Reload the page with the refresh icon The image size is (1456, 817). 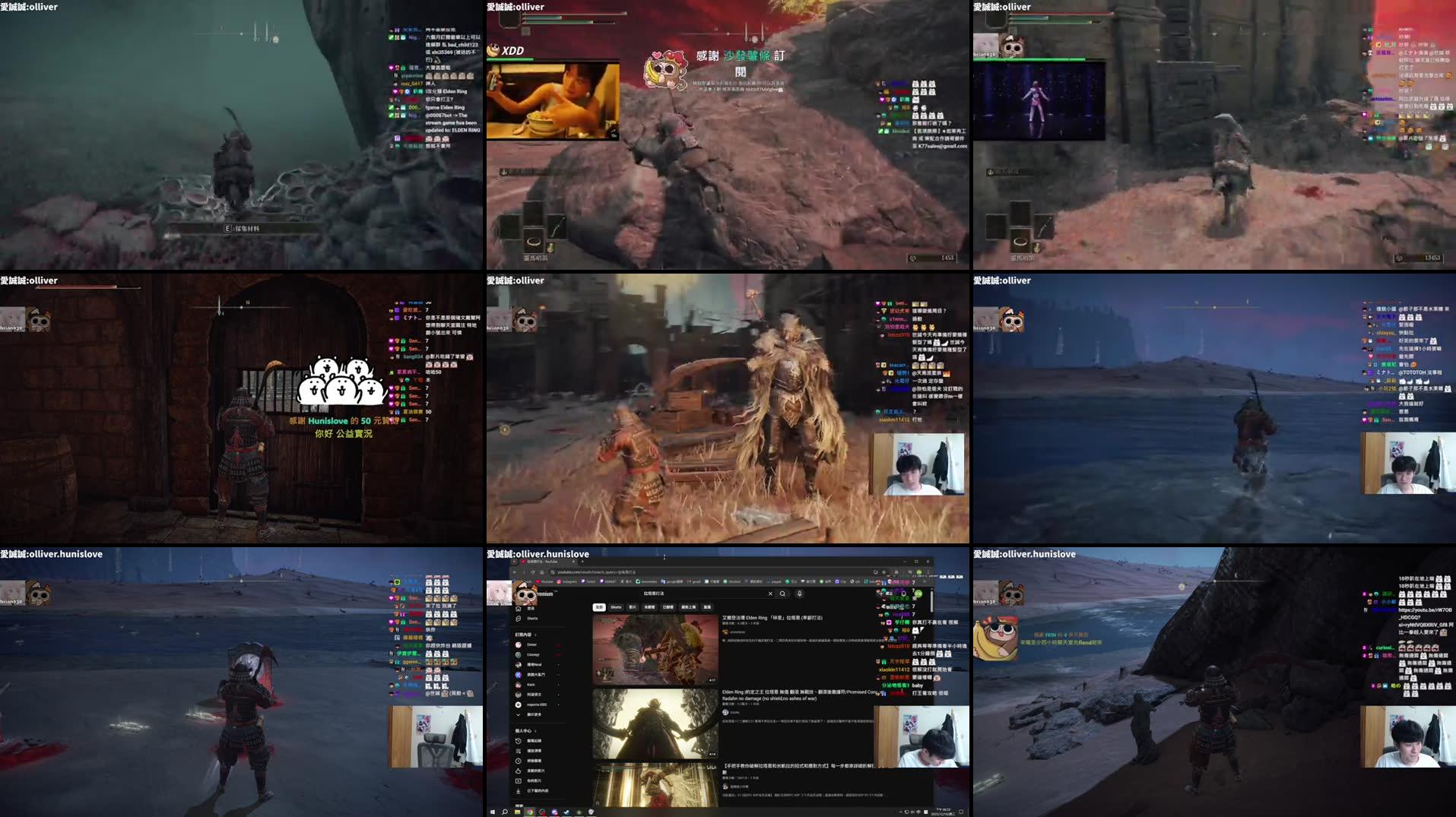pos(532,572)
